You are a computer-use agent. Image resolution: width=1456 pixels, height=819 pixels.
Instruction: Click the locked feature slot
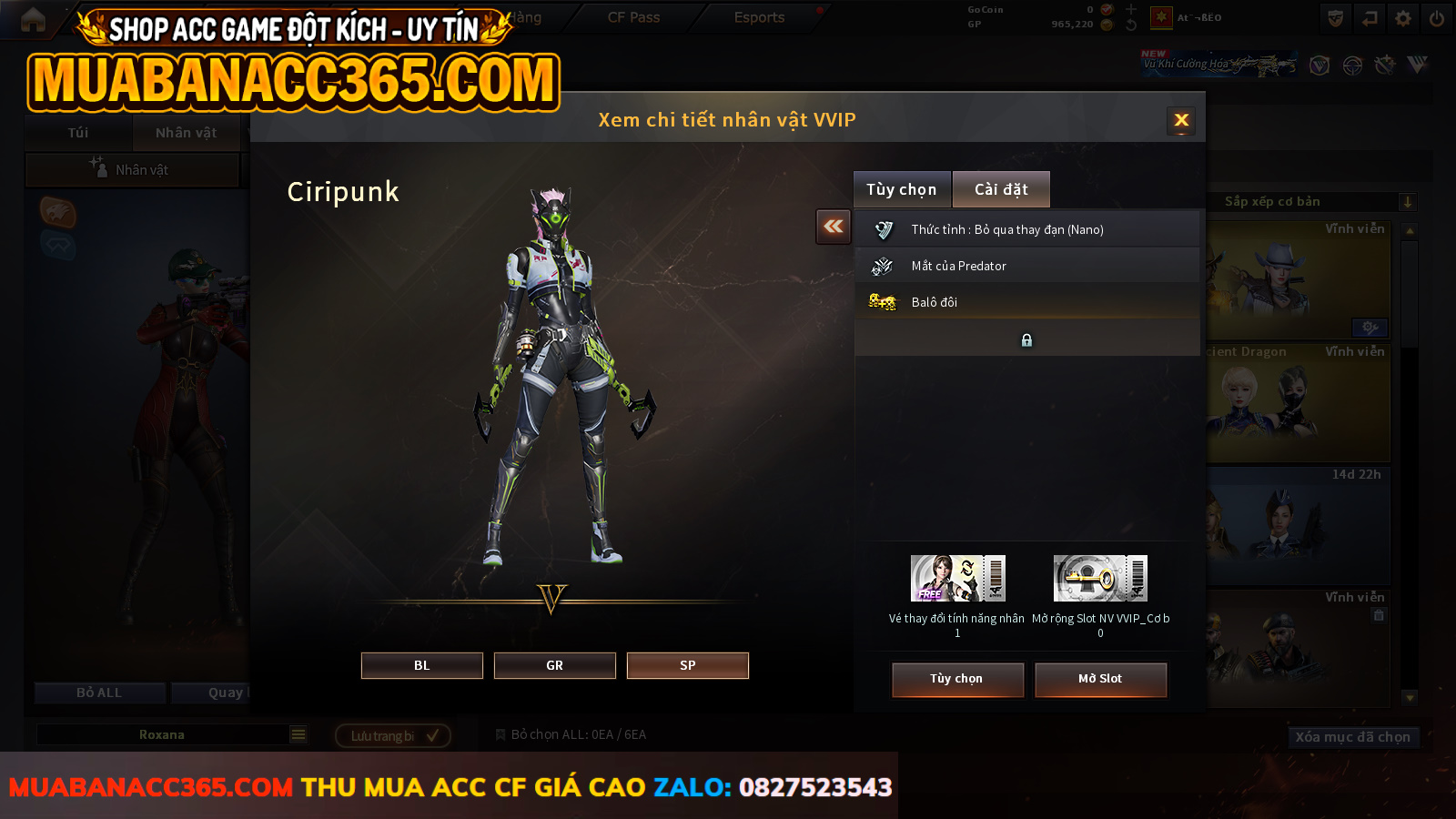click(x=1026, y=339)
